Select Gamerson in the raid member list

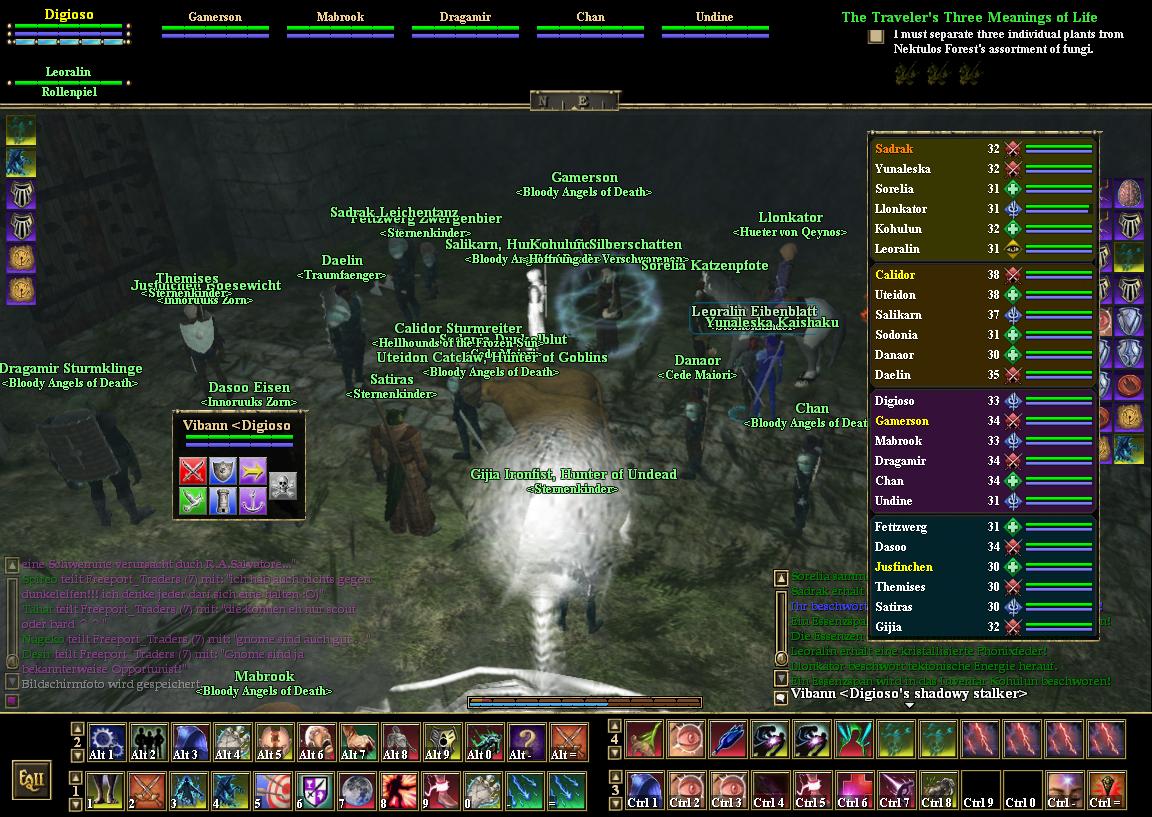(902, 421)
